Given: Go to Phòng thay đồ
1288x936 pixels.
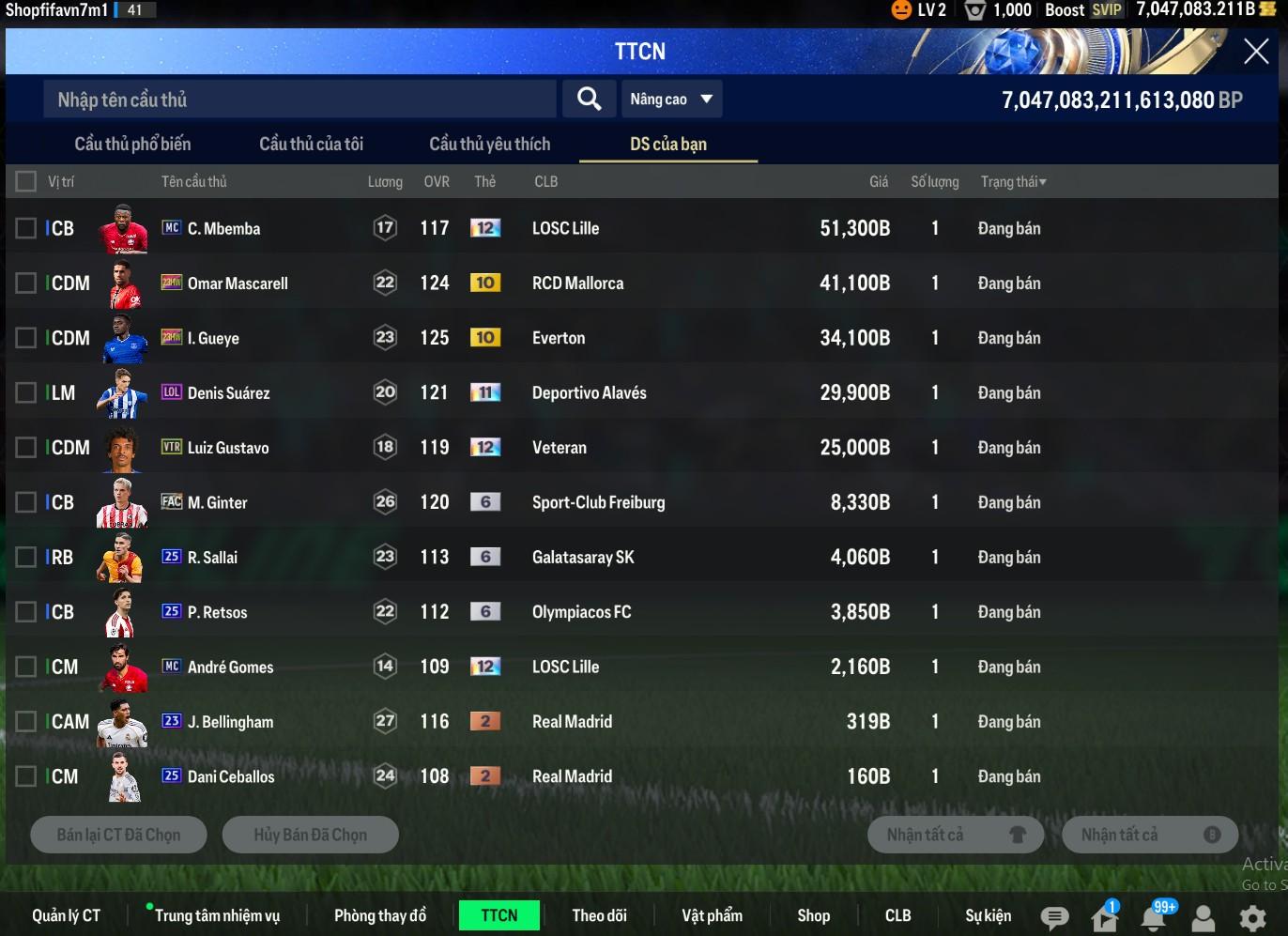Looking at the screenshot, I should pos(379,915).
